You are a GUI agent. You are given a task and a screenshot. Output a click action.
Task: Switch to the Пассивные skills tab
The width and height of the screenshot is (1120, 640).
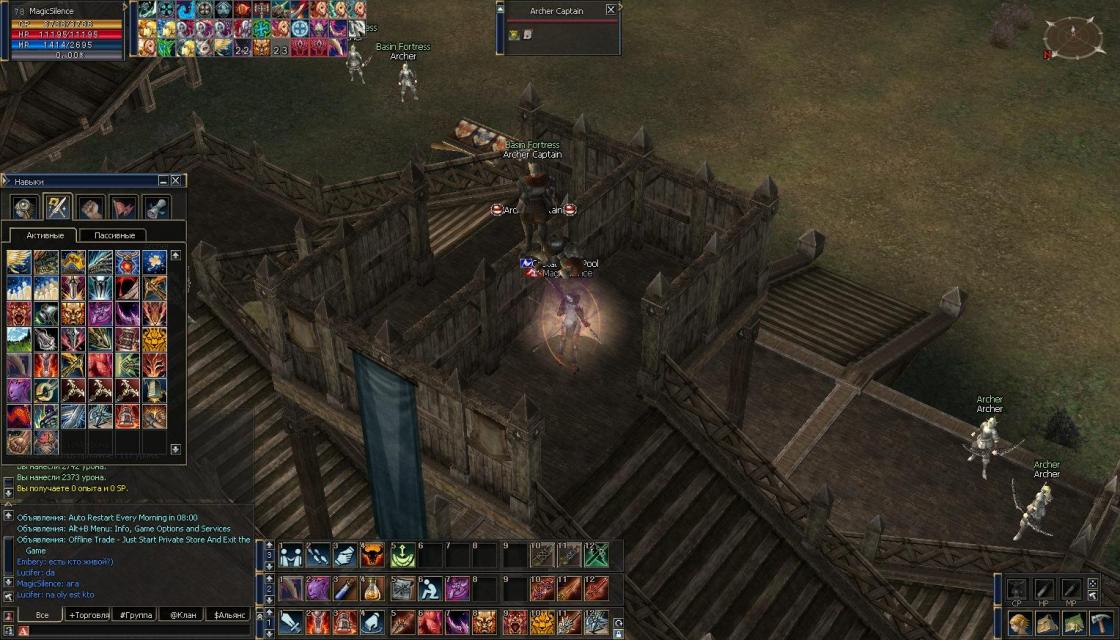113,235
